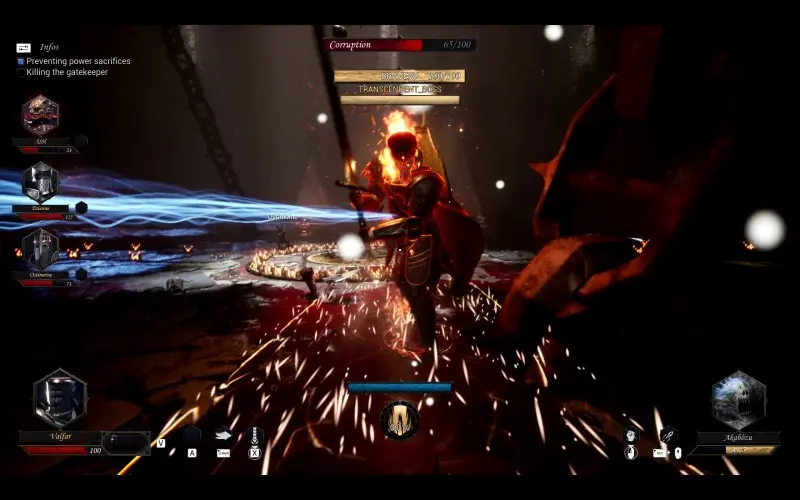800x500 pixels.
Task: Toggle Preventing power sacrifices objective
Action: click(21, 61)
